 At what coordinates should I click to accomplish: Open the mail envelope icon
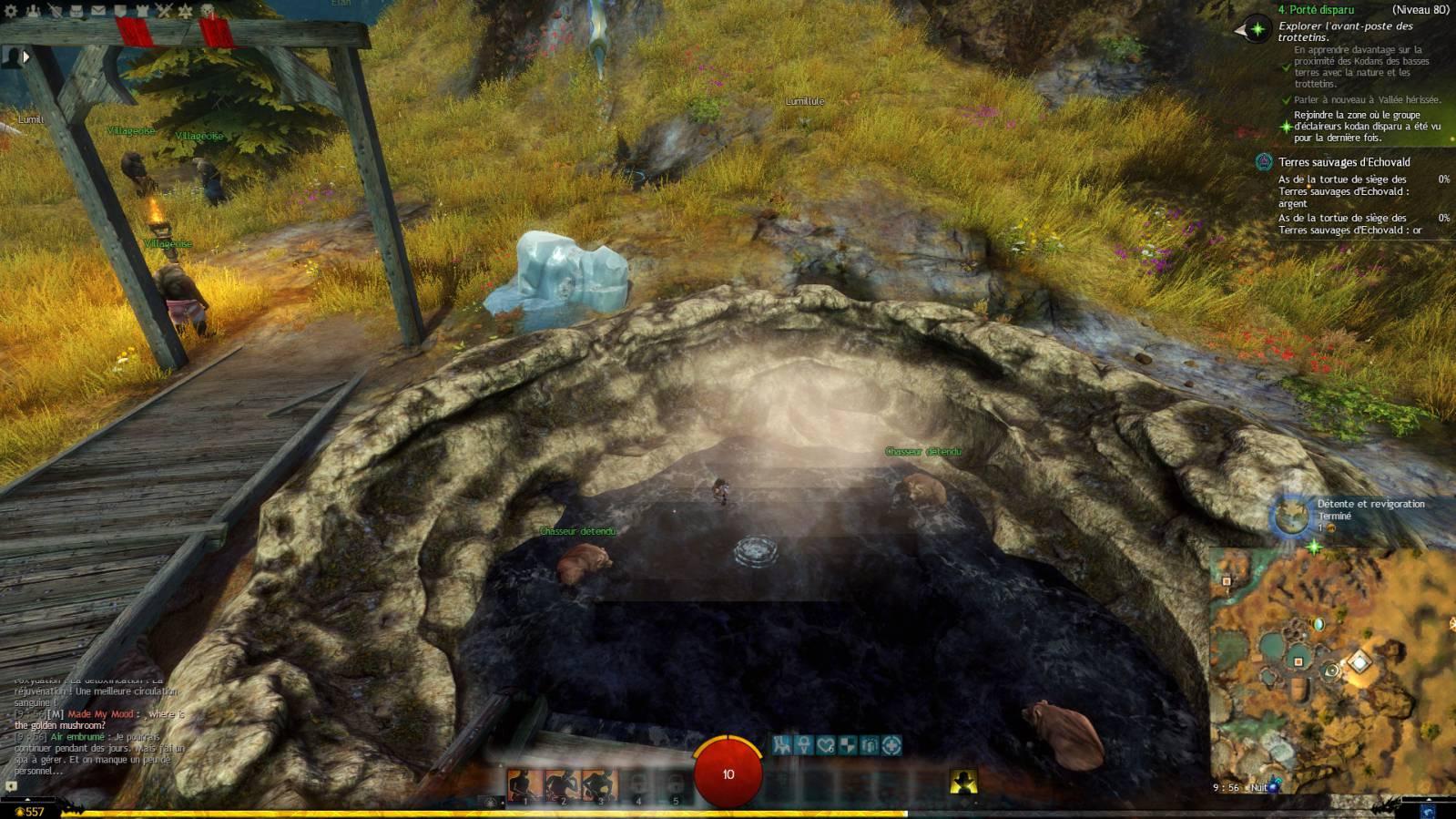98,12
